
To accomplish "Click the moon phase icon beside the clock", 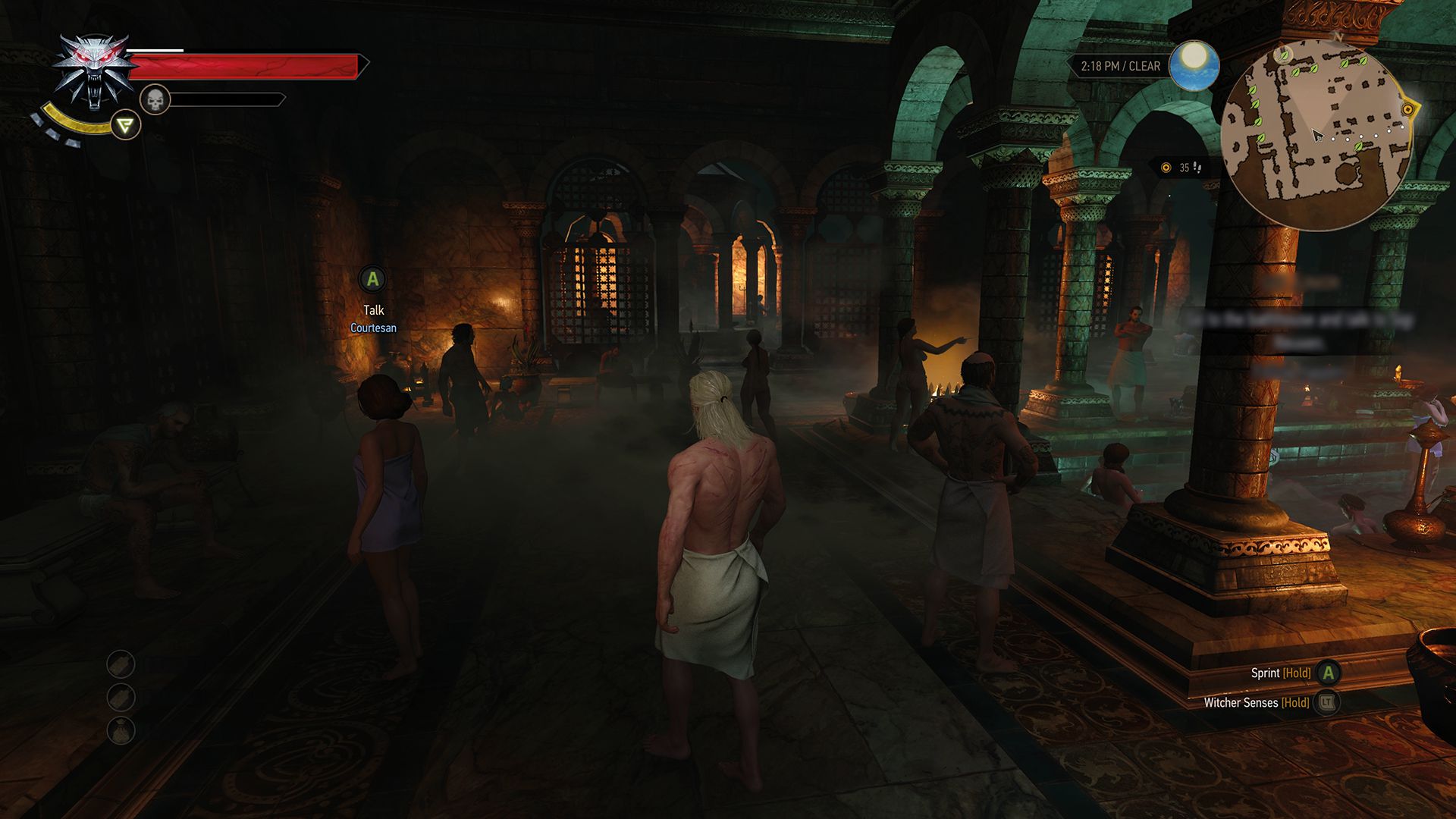I will pyautogui.click(x=1194, y=66).
